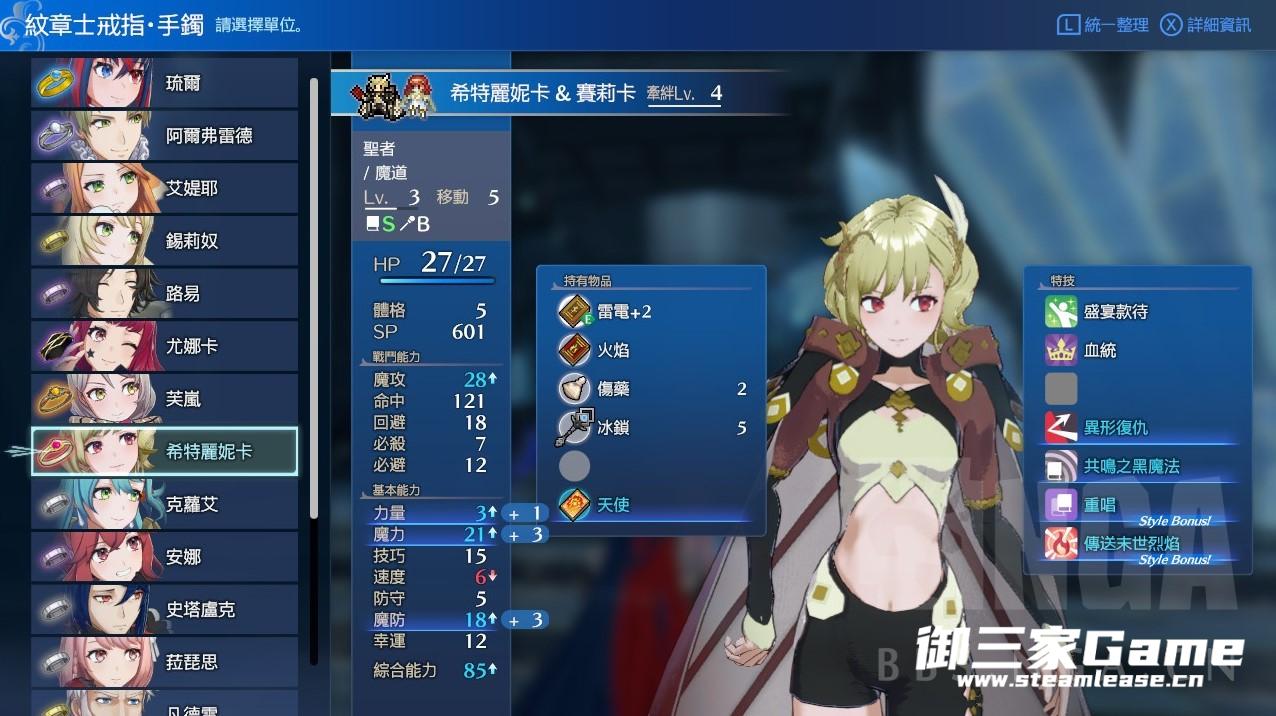1276x716 pixels.
Task: Select the 血統 crown skill
Action: click(x=1099, y=351)
